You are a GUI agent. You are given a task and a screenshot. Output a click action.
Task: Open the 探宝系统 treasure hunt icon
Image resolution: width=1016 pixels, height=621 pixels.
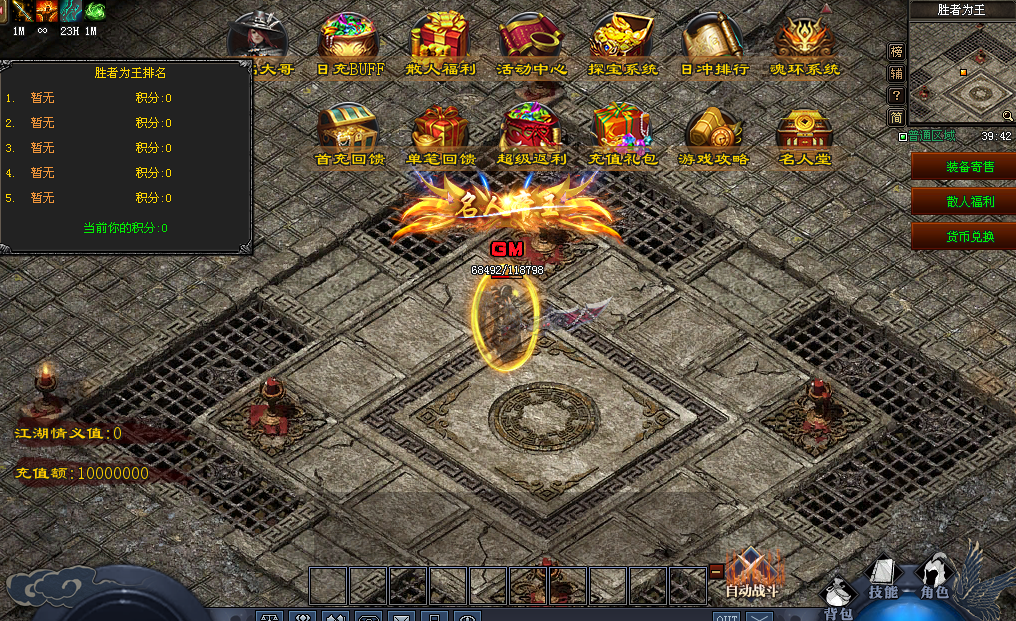(x=623, y=40)
